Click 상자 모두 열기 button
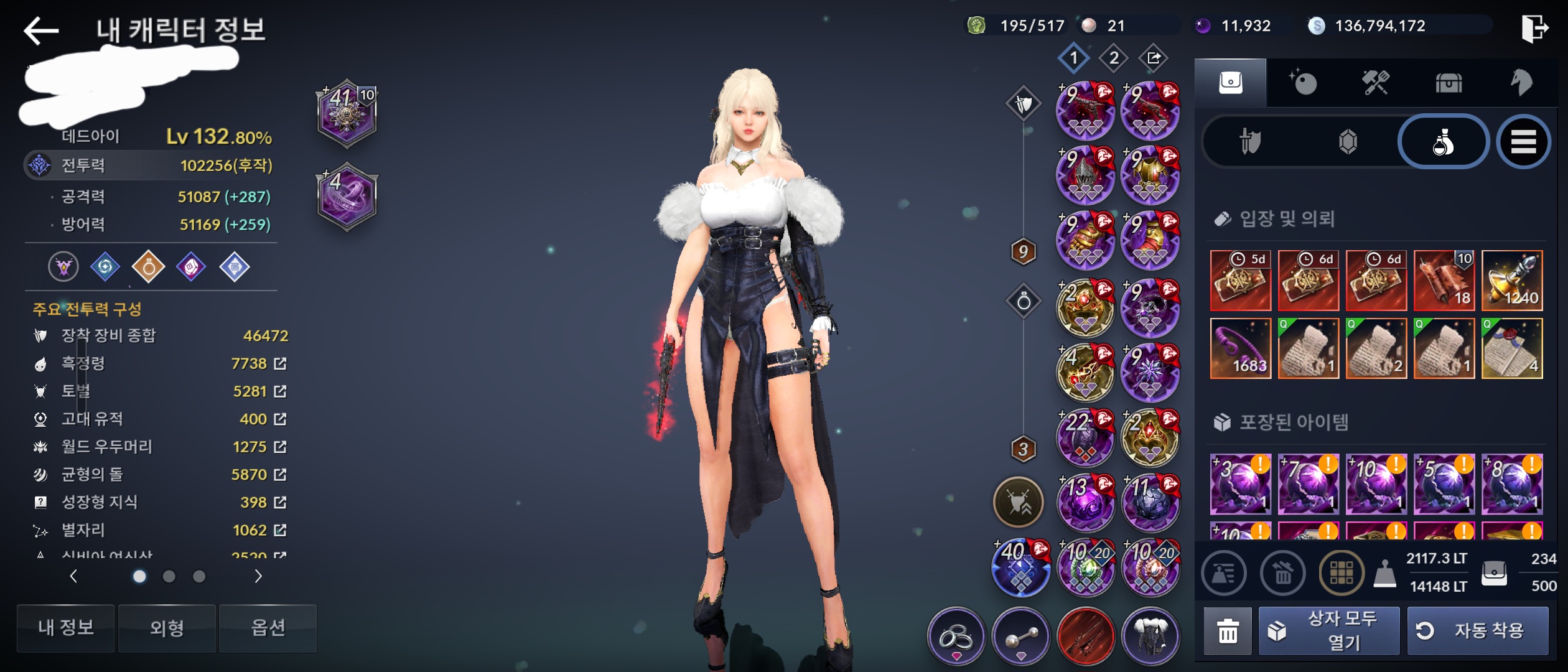This screenshot has height=672, width=1568. point(1329,631)
